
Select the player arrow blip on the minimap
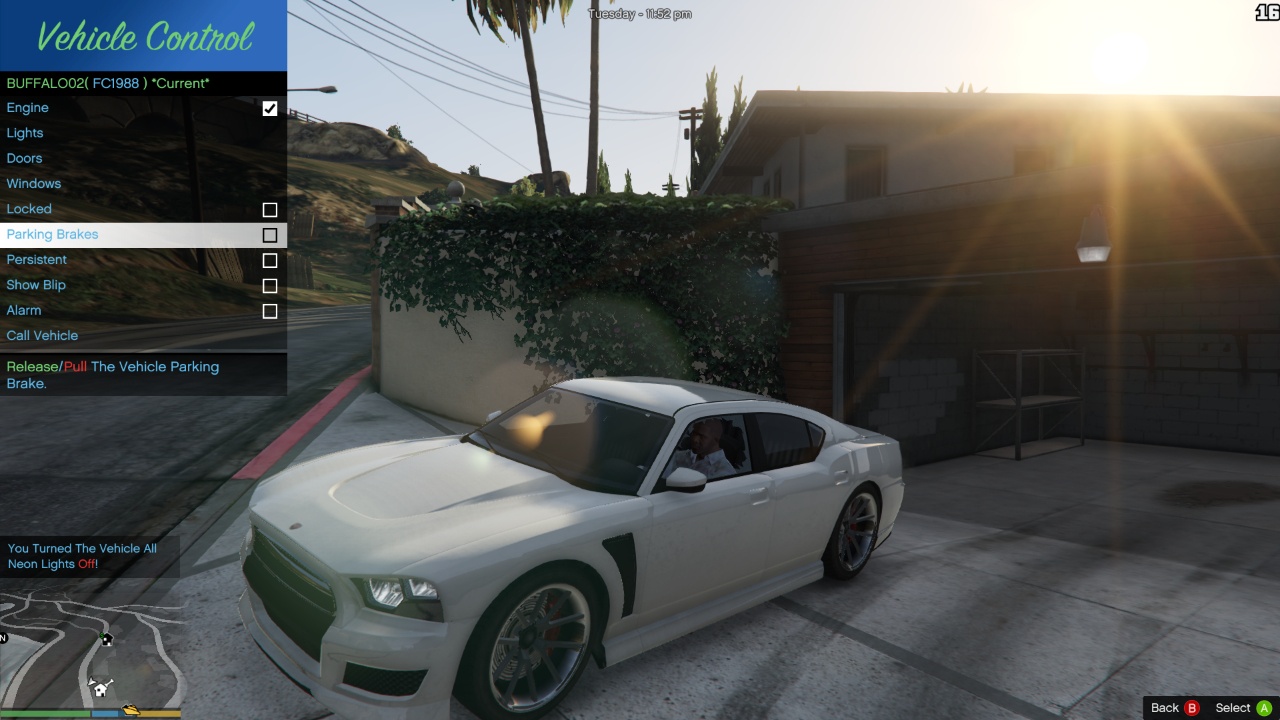(x=92, y=681)
